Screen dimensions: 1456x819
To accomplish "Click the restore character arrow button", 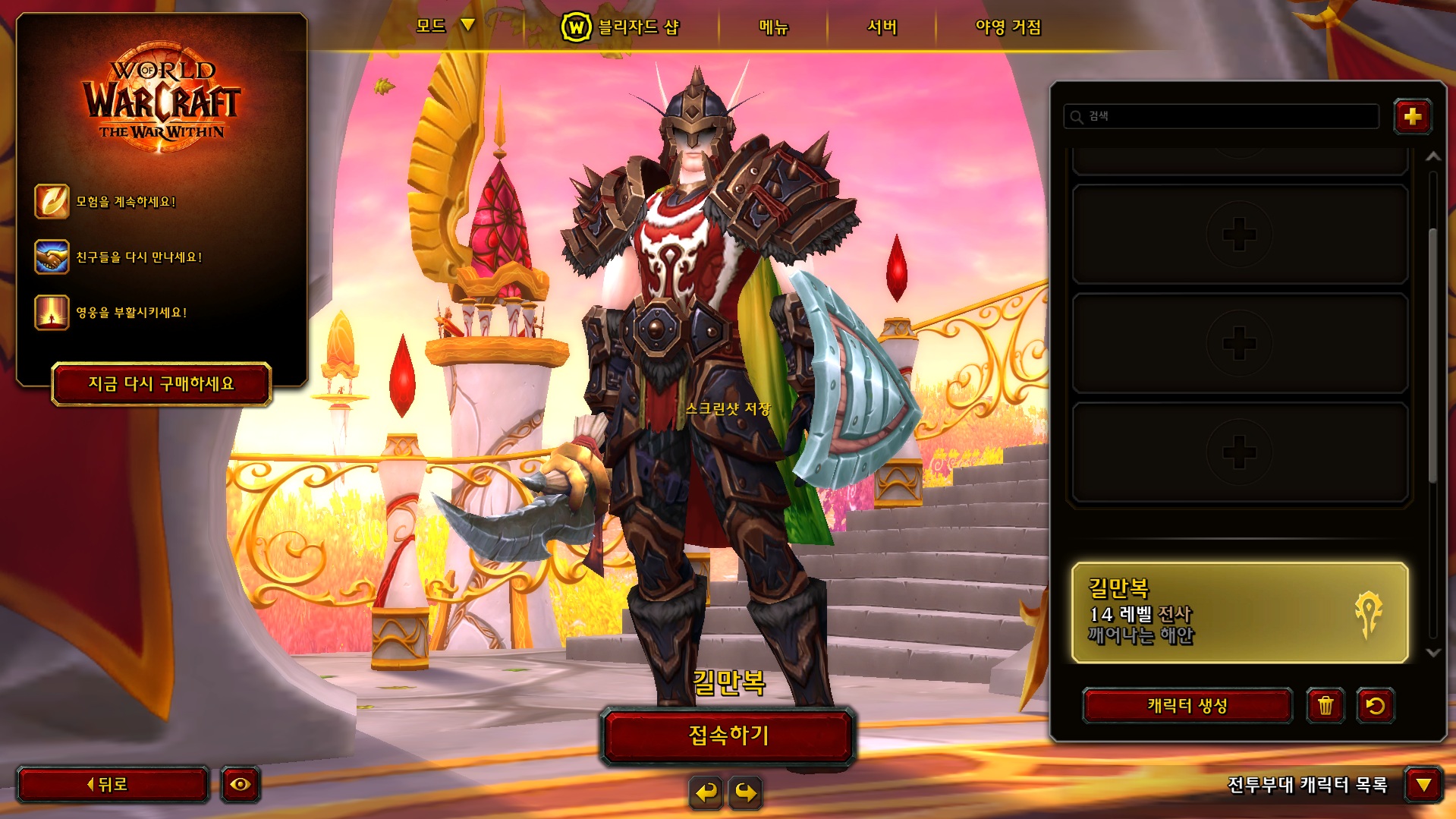I will coord(1375,706).
